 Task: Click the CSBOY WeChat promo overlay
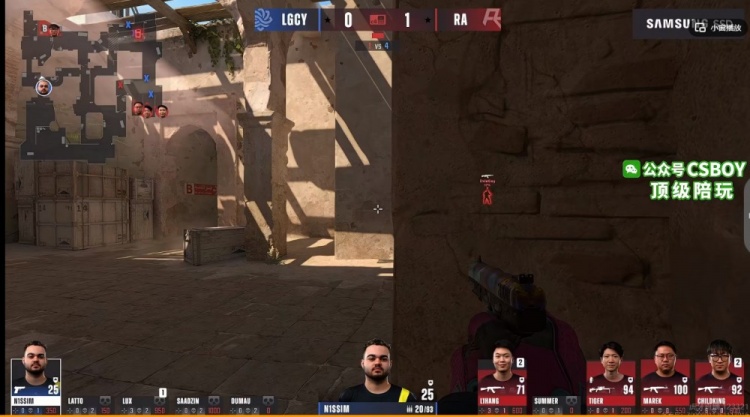(x=684, y=180)
